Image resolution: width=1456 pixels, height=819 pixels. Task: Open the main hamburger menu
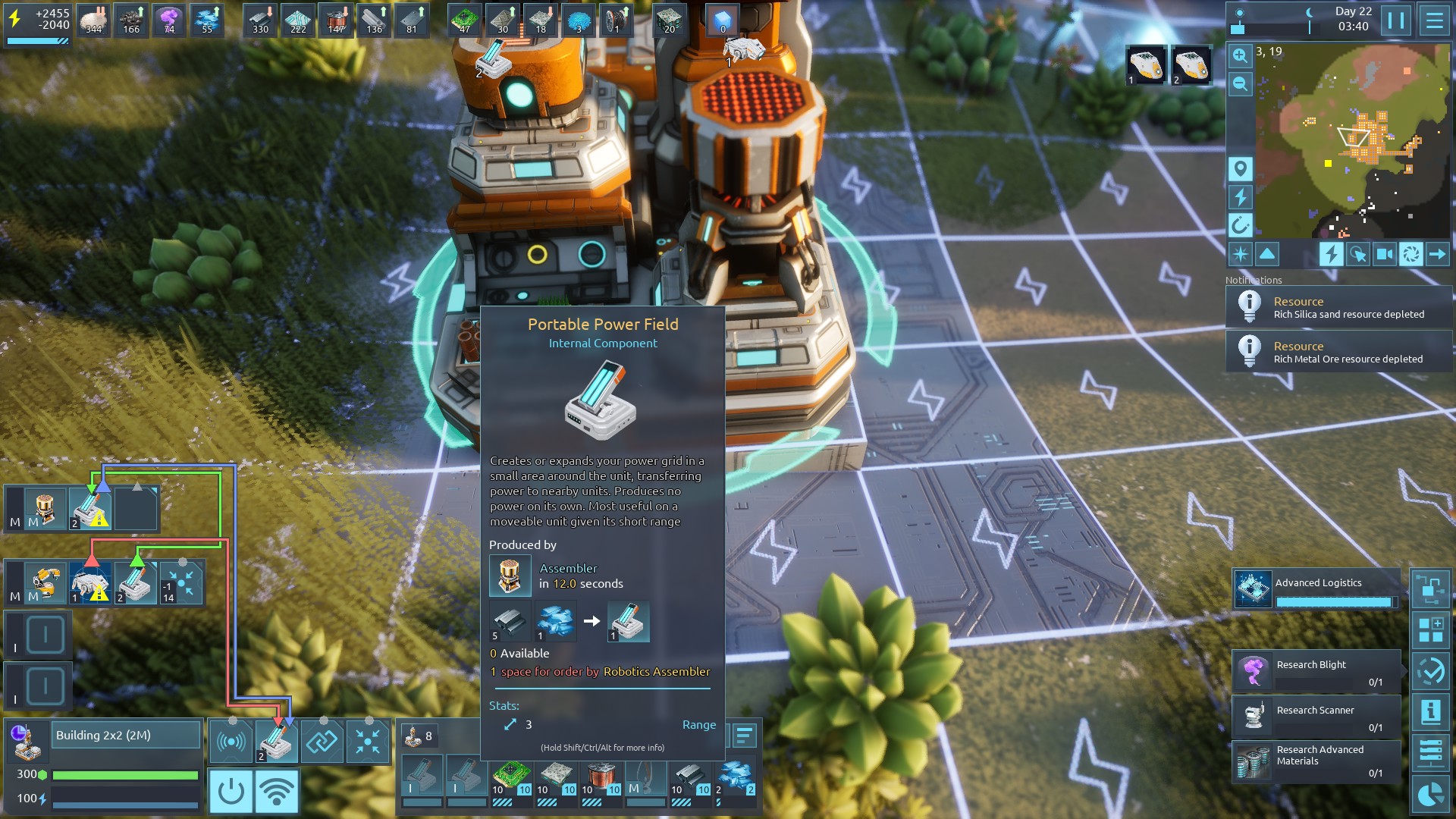tap(1434, 20)
